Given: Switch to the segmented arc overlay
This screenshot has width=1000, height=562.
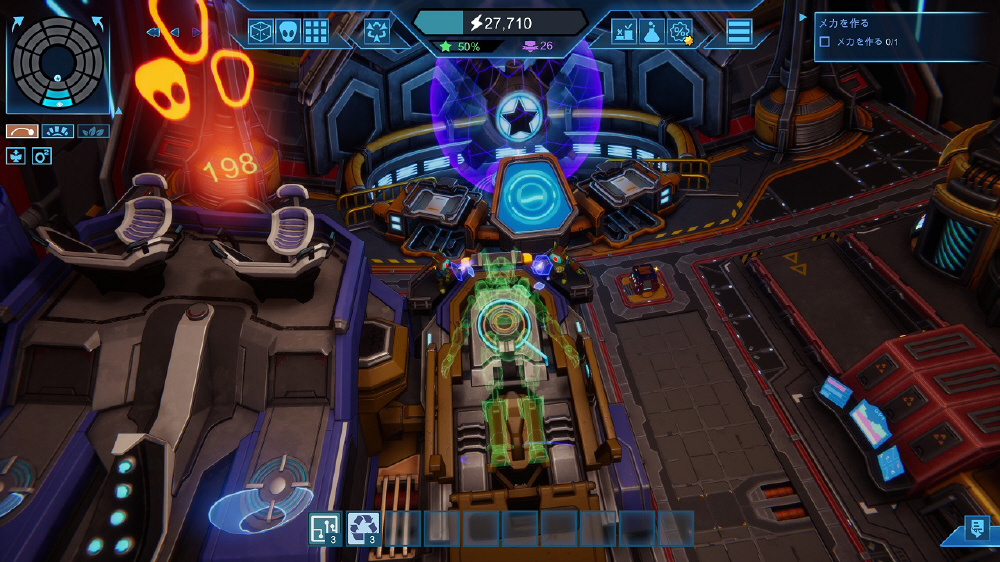Looking at the screenshot, I should tap(57, 131).
